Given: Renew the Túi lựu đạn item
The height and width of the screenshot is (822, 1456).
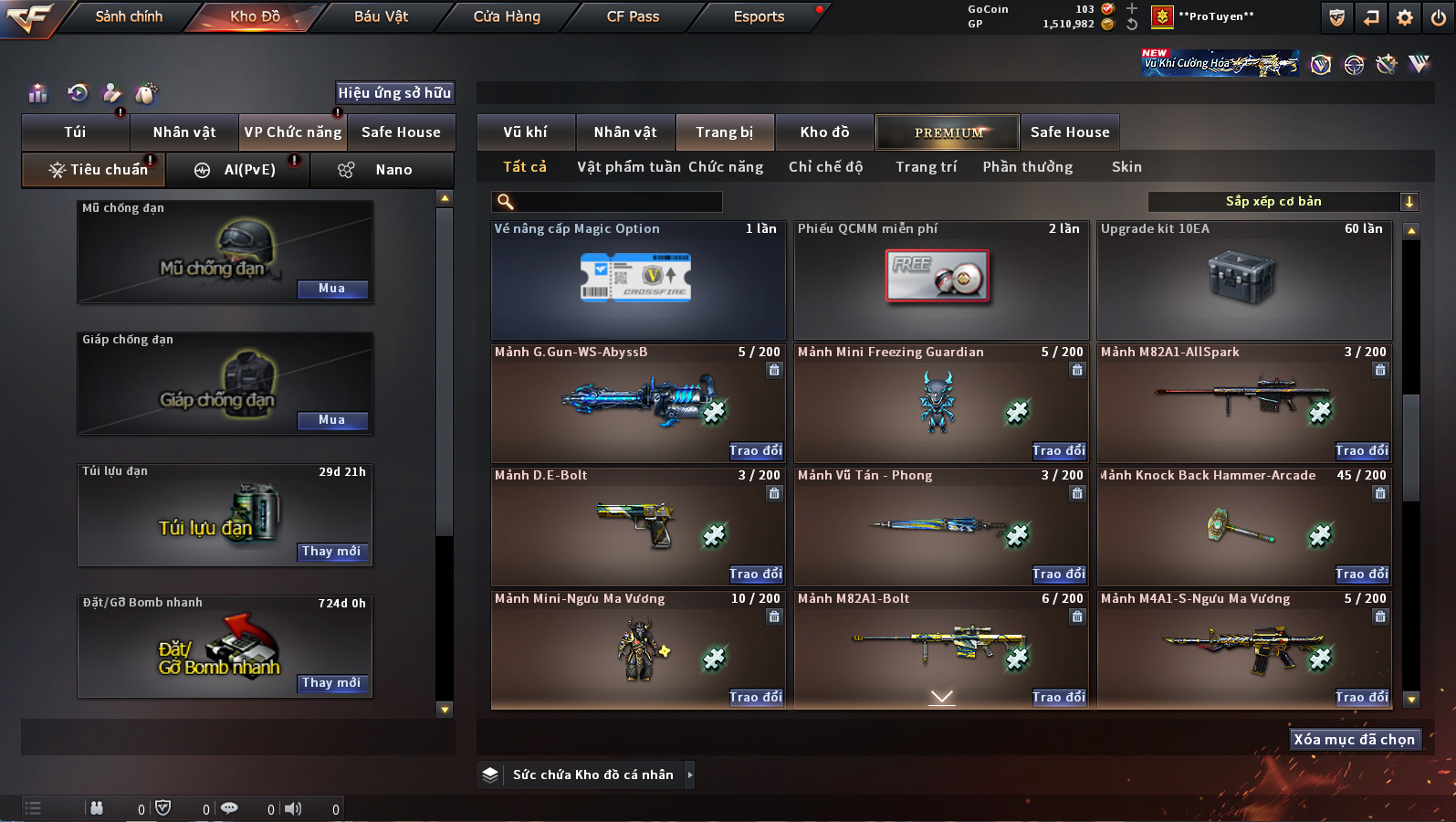Looking at the screenshot, I should [331, 552].
